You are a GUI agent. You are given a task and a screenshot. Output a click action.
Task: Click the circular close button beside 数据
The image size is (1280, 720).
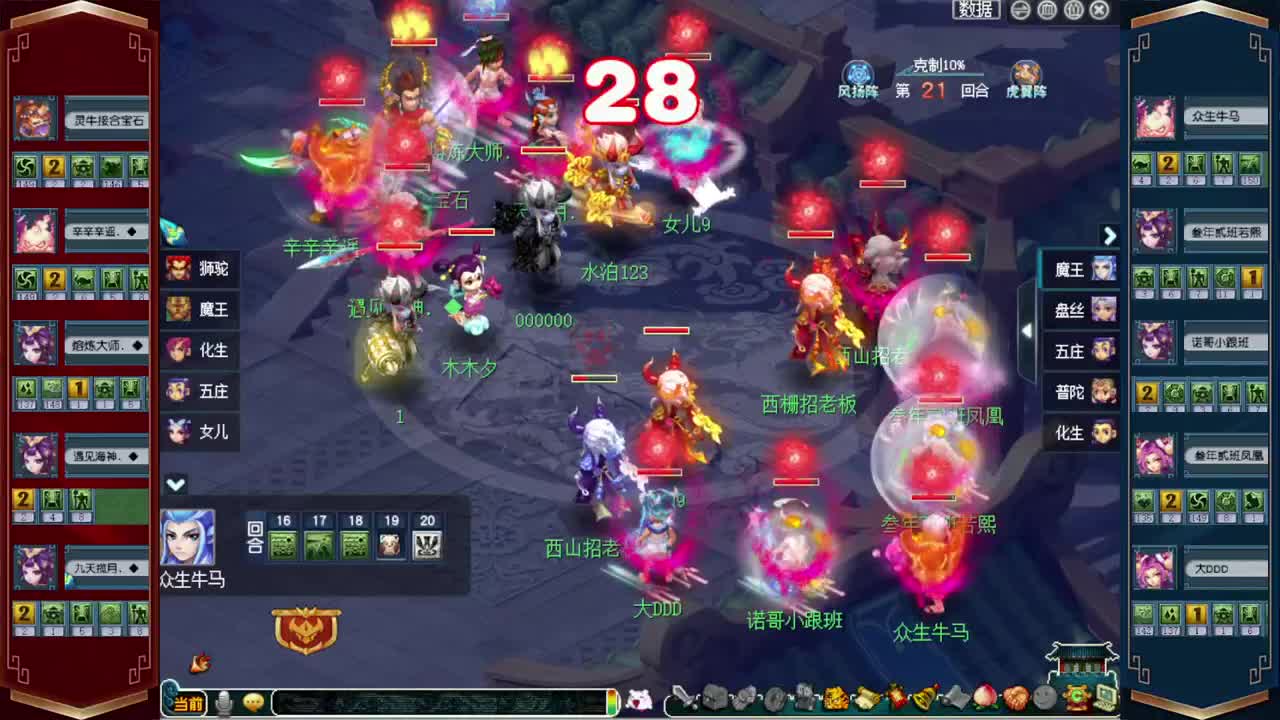pyautogui.click(x=1098, y=10)
